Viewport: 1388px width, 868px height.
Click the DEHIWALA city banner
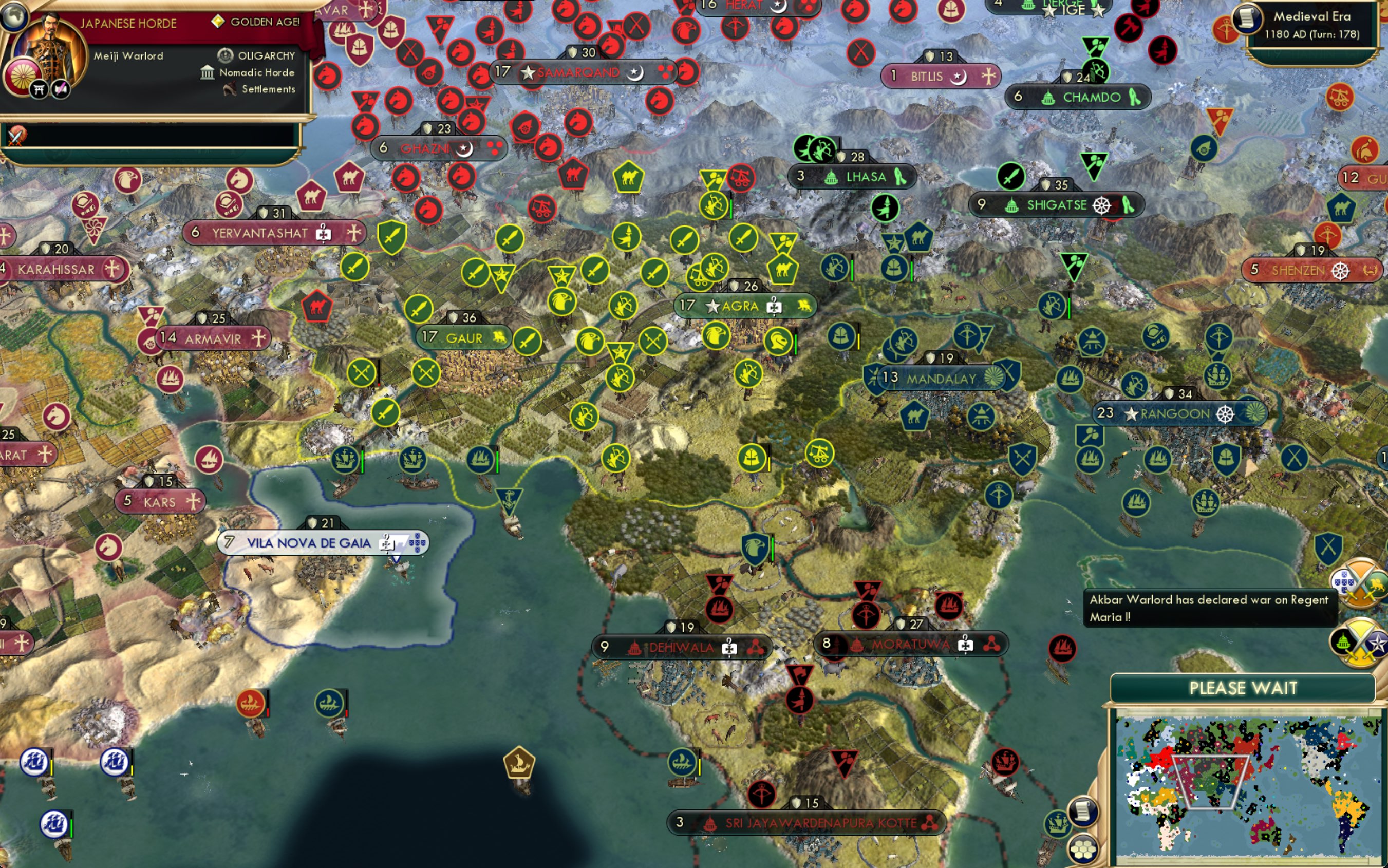[x=681, y=648]
